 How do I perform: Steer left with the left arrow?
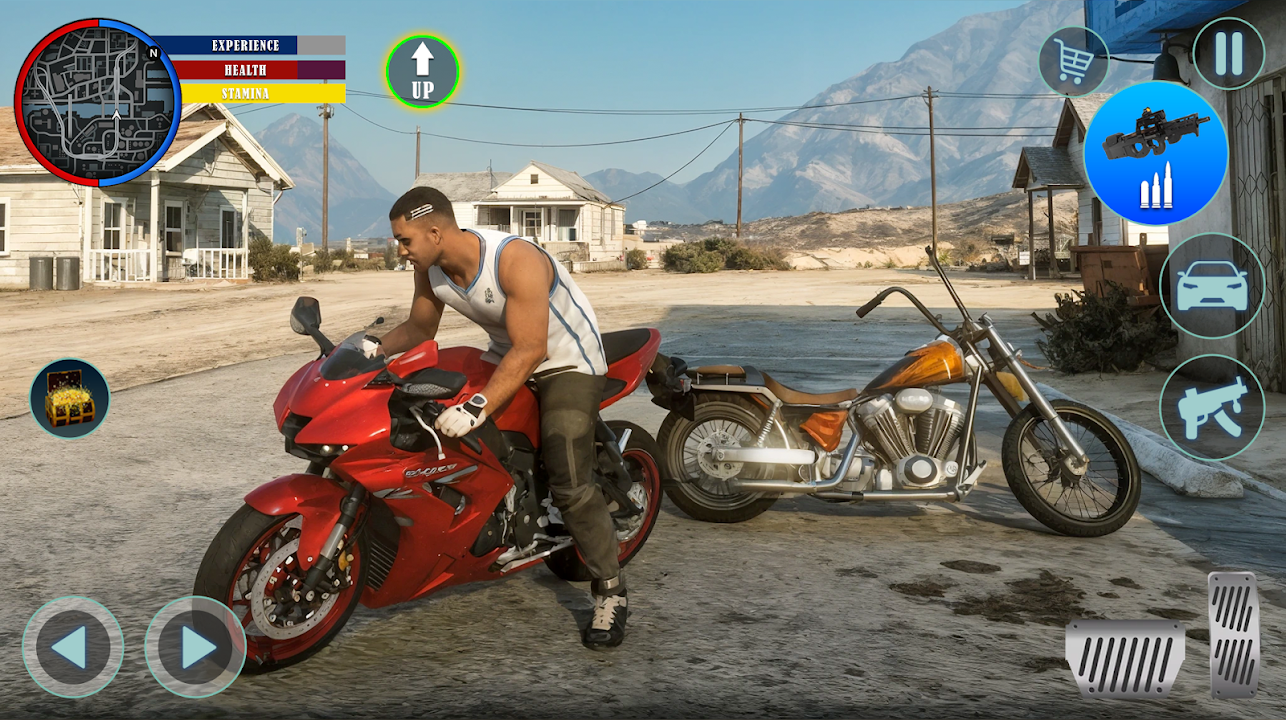(x=73, y=646)
